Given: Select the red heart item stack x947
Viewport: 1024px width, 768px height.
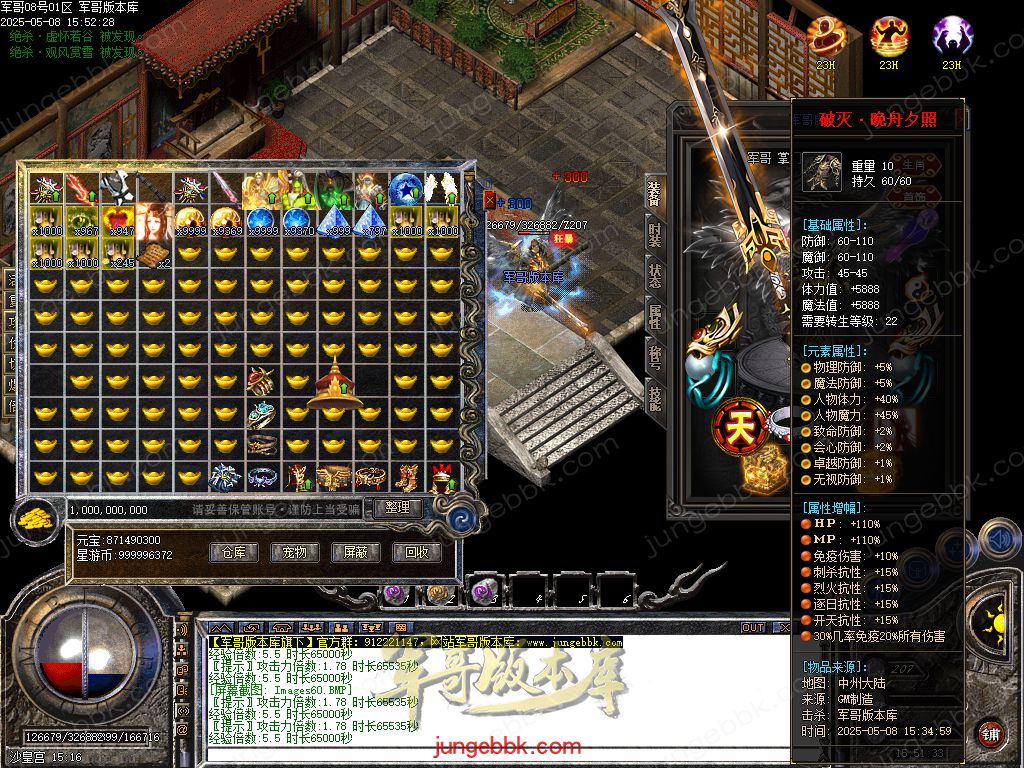Looking at the screenshot, I should tap(117, 221).
